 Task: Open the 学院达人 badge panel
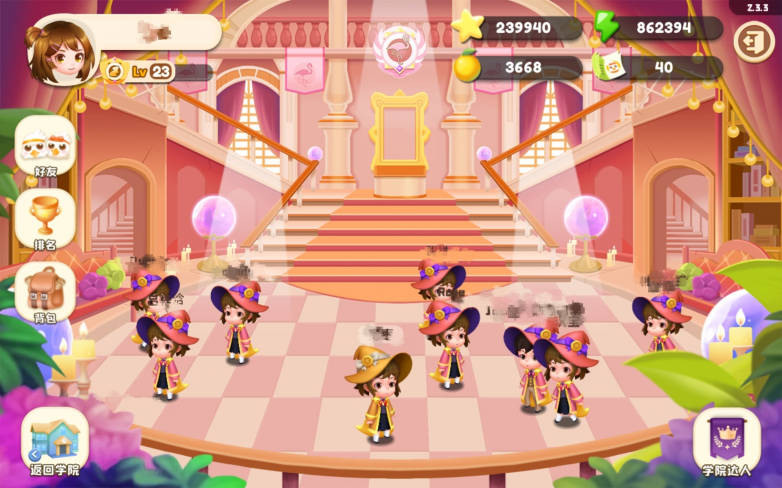tap(727, 440)
